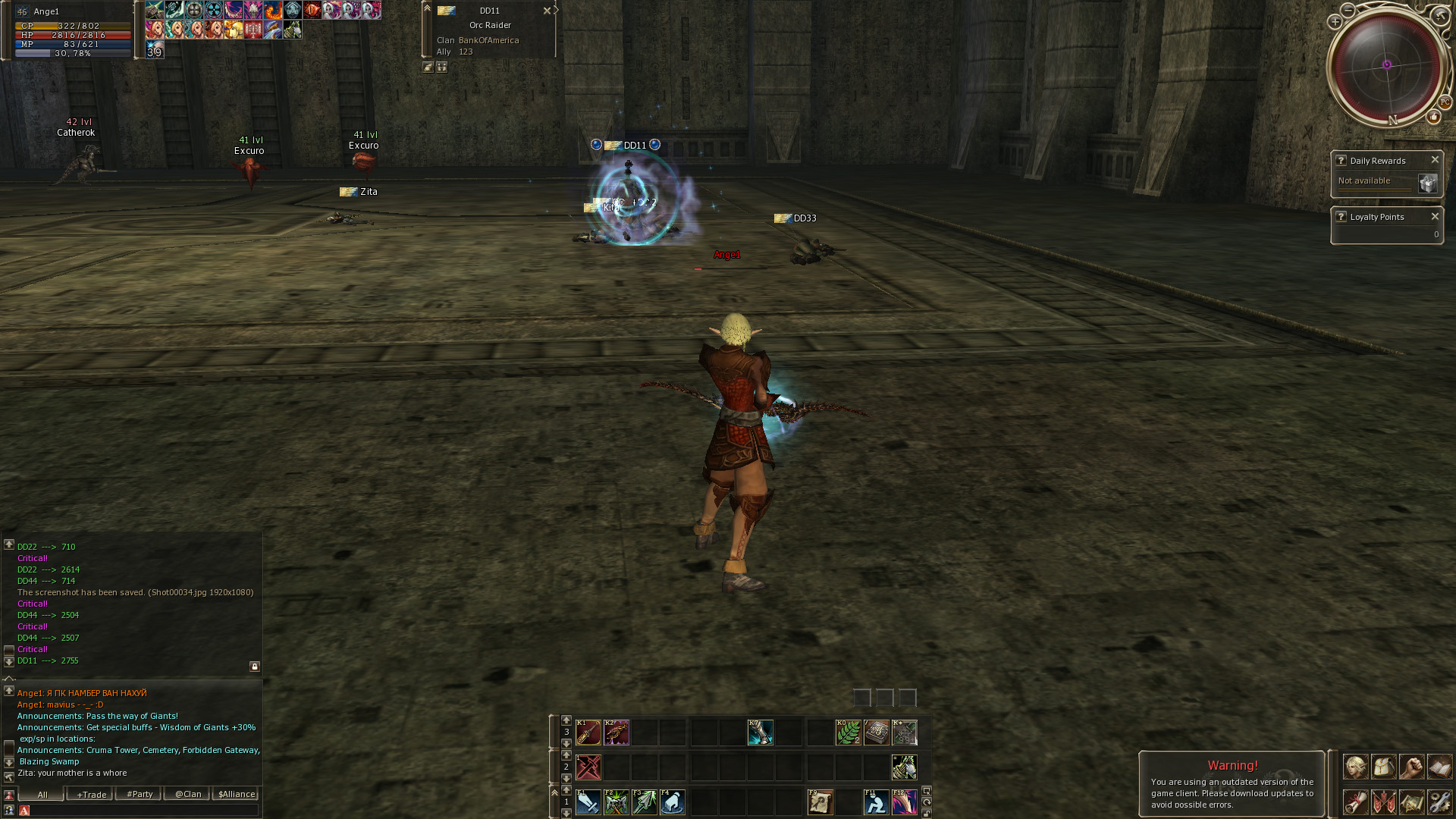The width and height of the screenshot is (1456, 819).
Task: Activate the crossed red swords skill
Action: pyautogui.click(x=588, y=767)
